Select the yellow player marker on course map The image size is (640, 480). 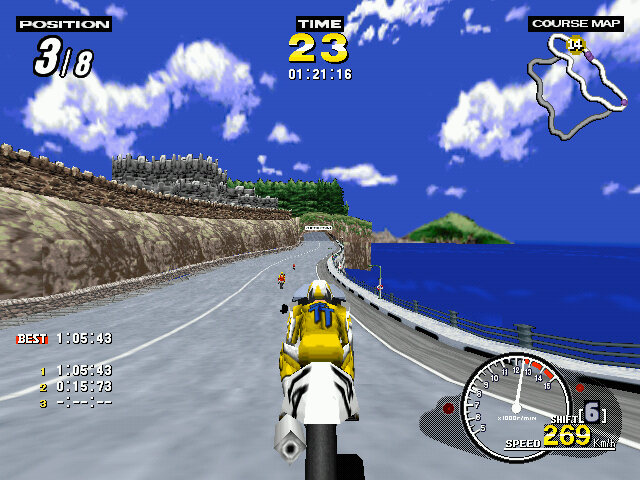574,44
